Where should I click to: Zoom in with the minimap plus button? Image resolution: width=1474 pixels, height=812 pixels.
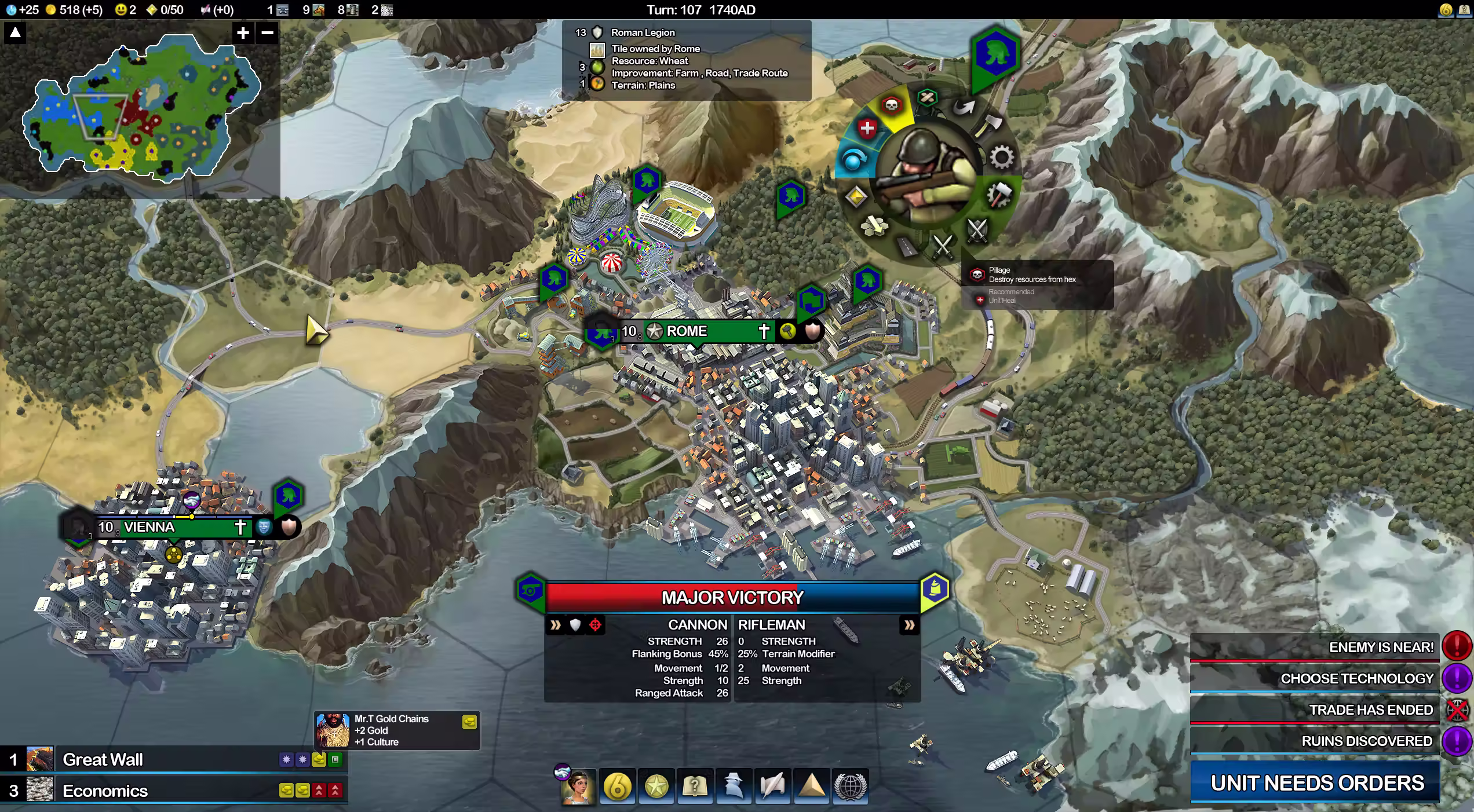pos(243,33)
